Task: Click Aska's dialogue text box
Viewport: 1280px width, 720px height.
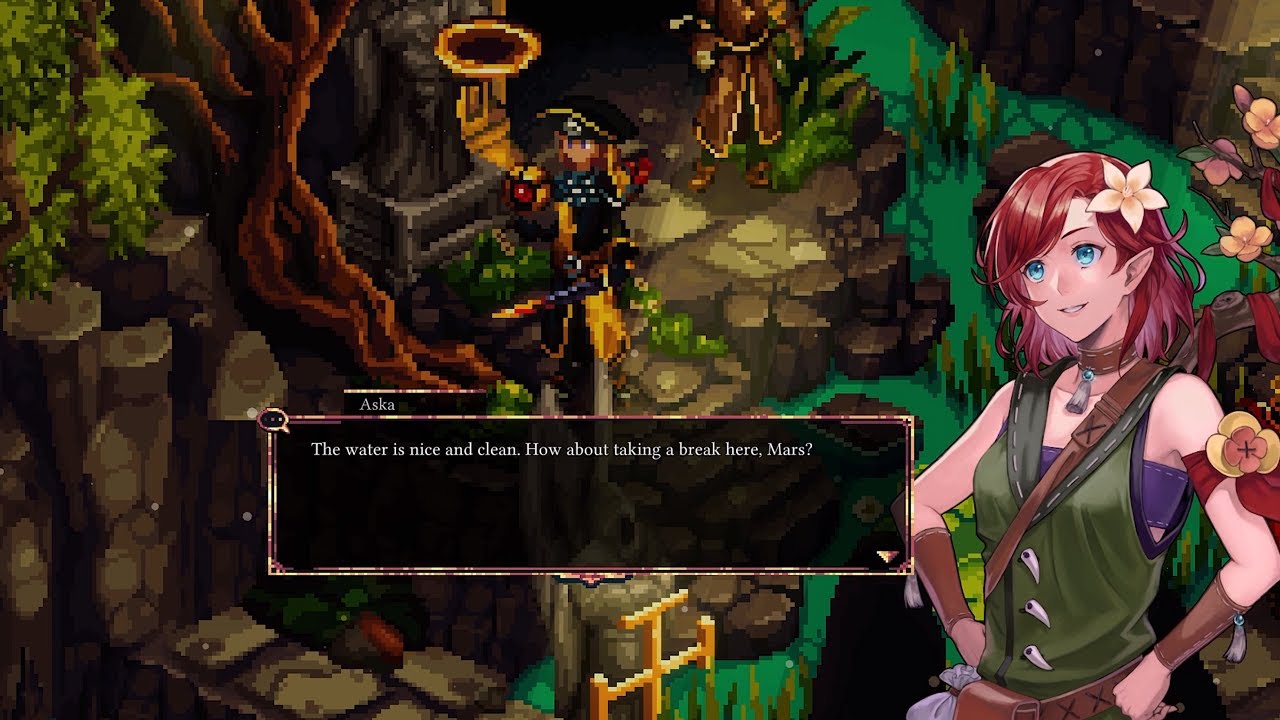Action: [x=590, y=495]
